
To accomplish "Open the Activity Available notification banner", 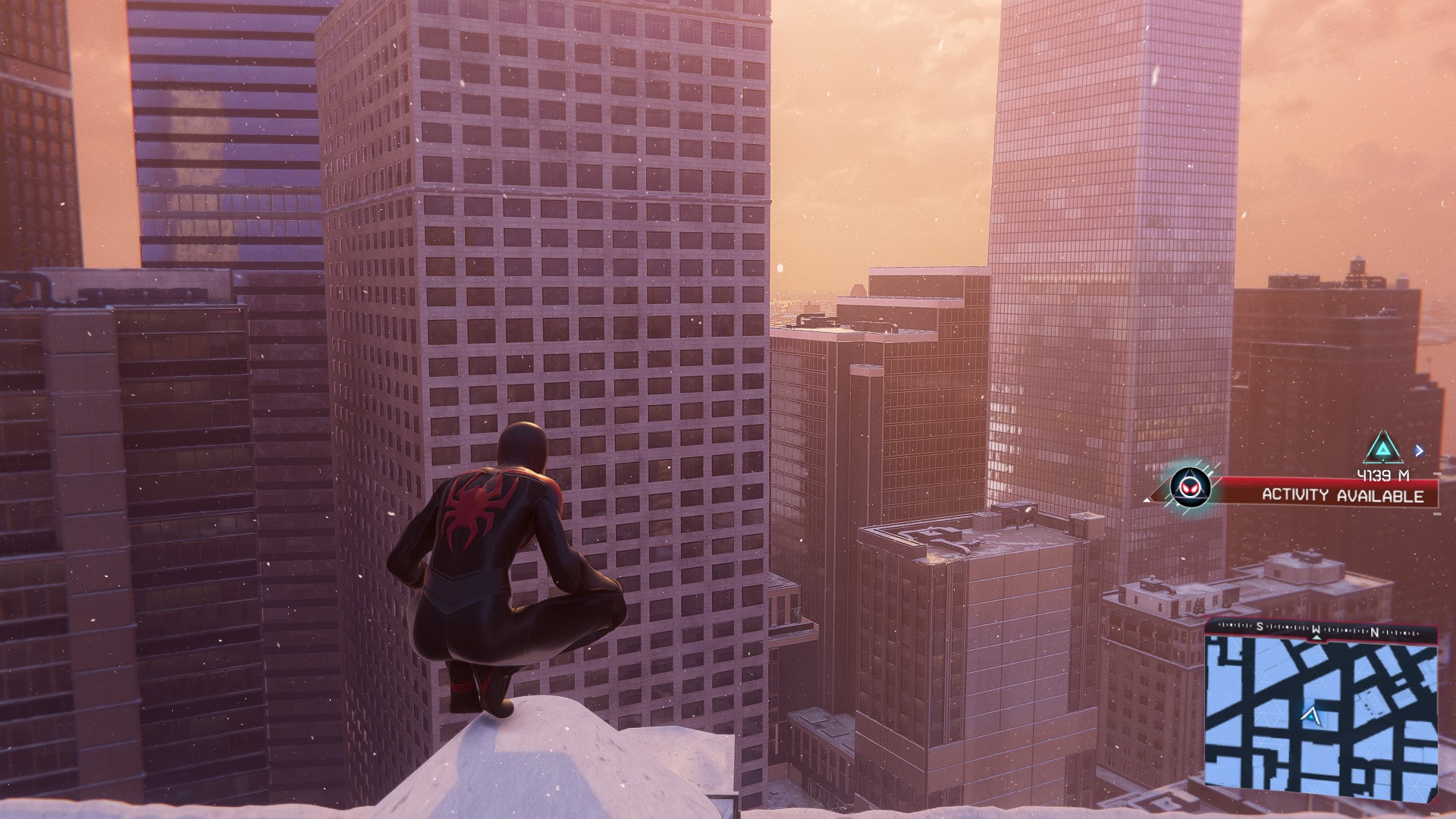I will (x=1341, y=495).
